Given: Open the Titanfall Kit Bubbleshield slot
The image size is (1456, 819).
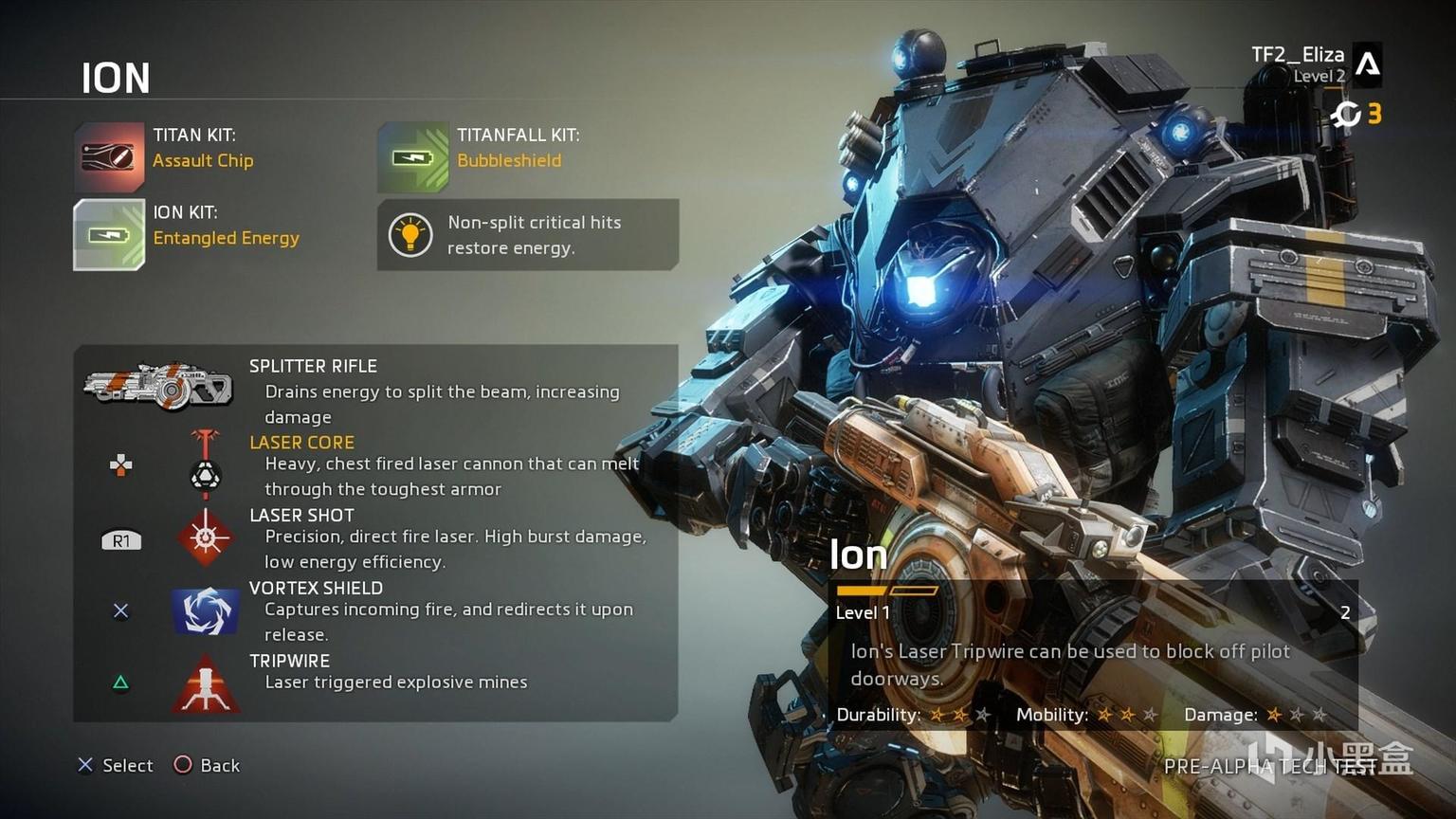Looking at the screenshot, I should pyautogui.click(x=412, y=156).
